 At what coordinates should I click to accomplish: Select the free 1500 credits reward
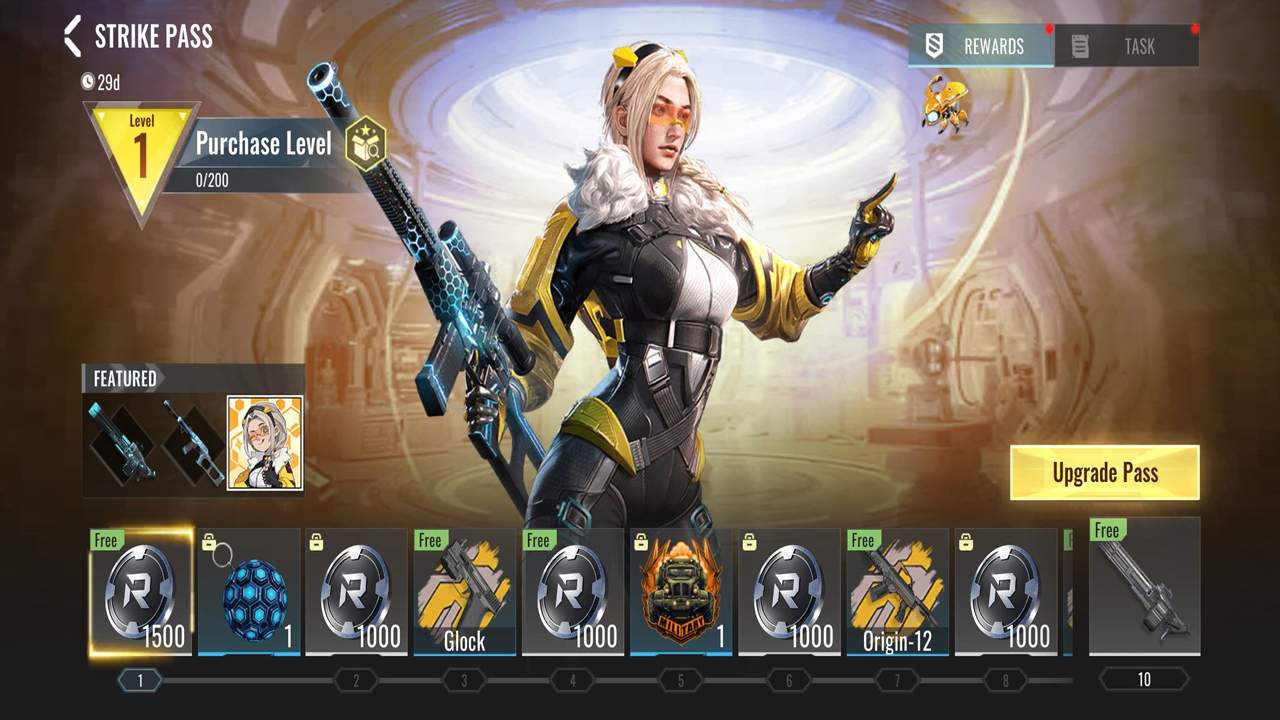140,592
